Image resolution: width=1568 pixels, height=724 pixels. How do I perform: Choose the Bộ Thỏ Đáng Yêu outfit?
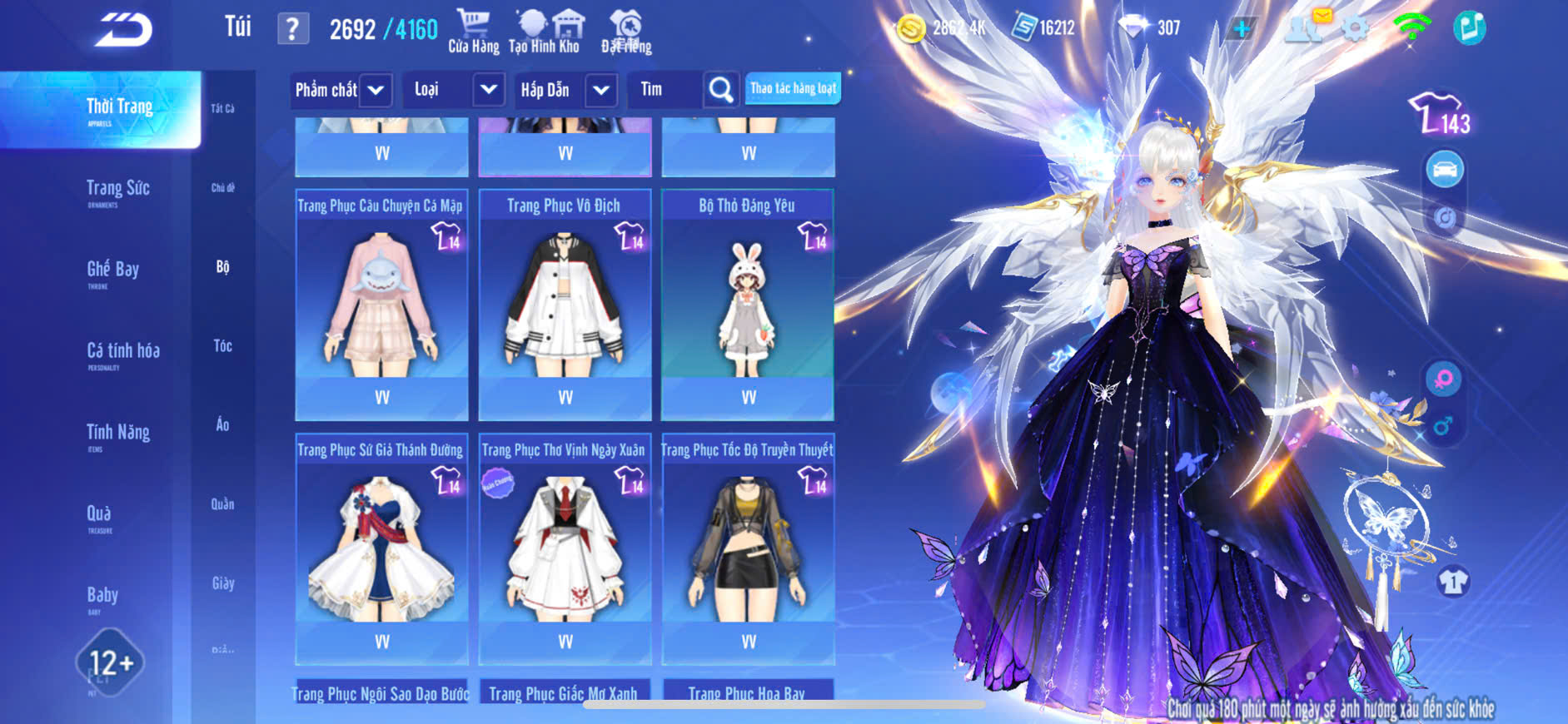pyautogui.click(x=748, y=300)
